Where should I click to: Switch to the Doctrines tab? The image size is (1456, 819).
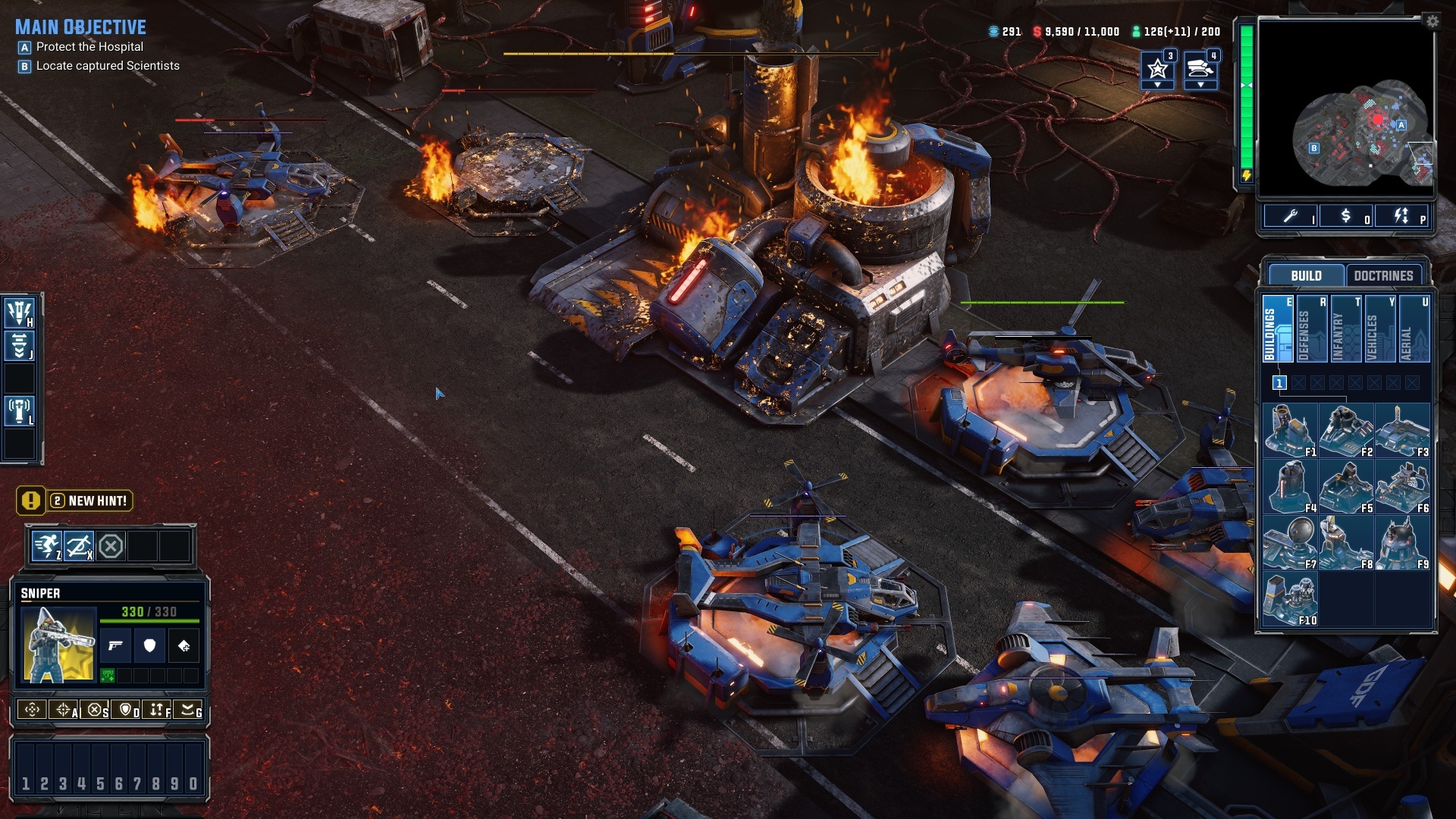(x=1383, y=275)
